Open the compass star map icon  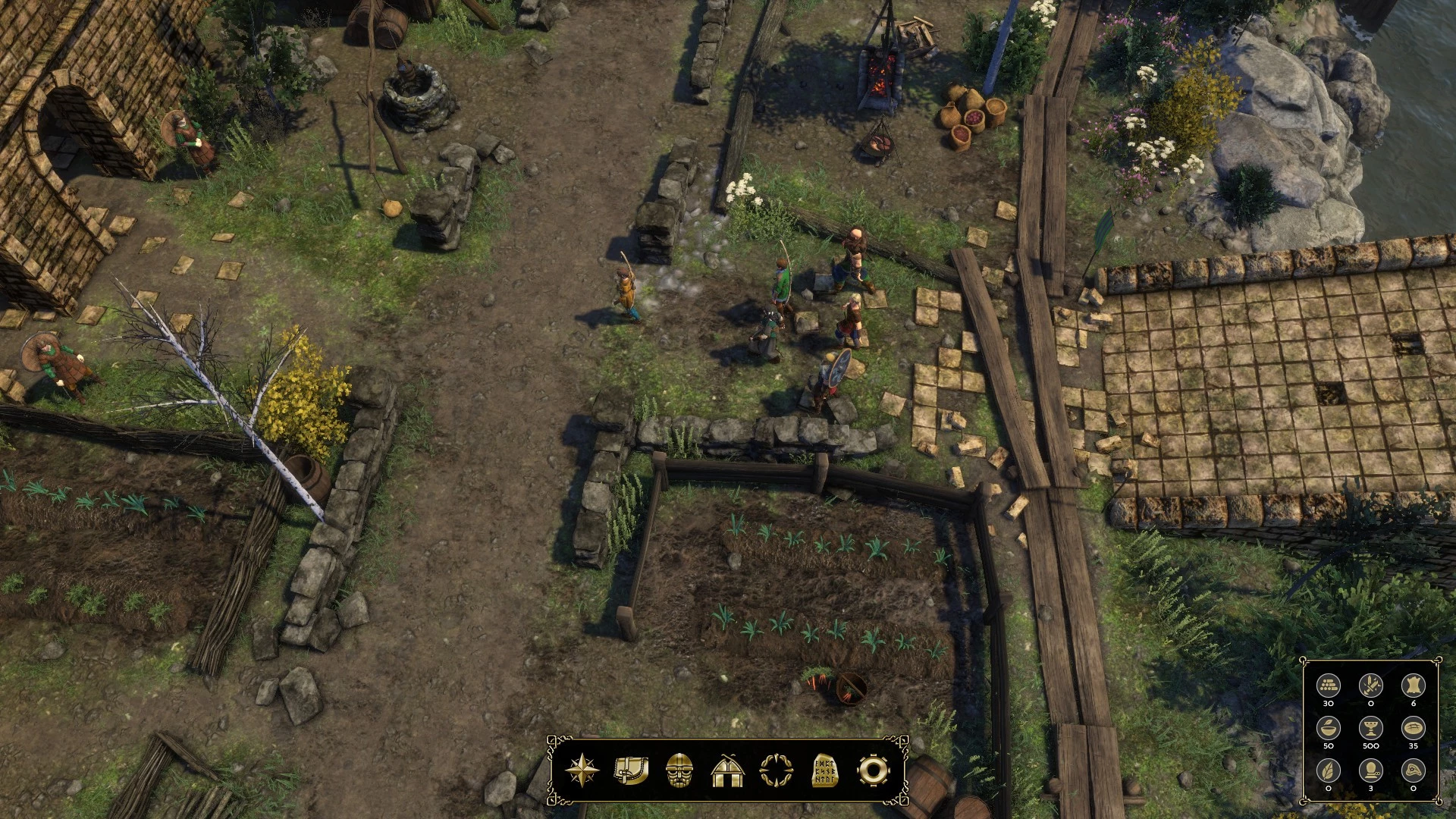[582, 770]
